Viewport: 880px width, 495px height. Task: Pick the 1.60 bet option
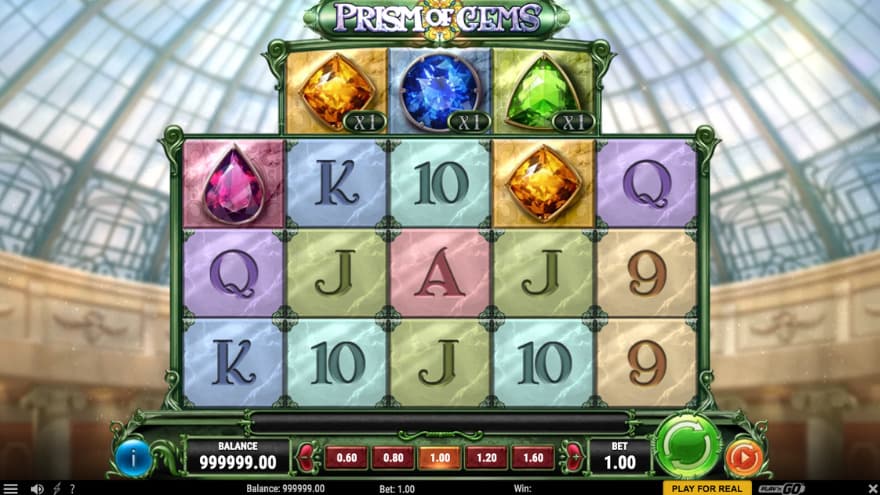pyautogui.click(x=533, y=458)
